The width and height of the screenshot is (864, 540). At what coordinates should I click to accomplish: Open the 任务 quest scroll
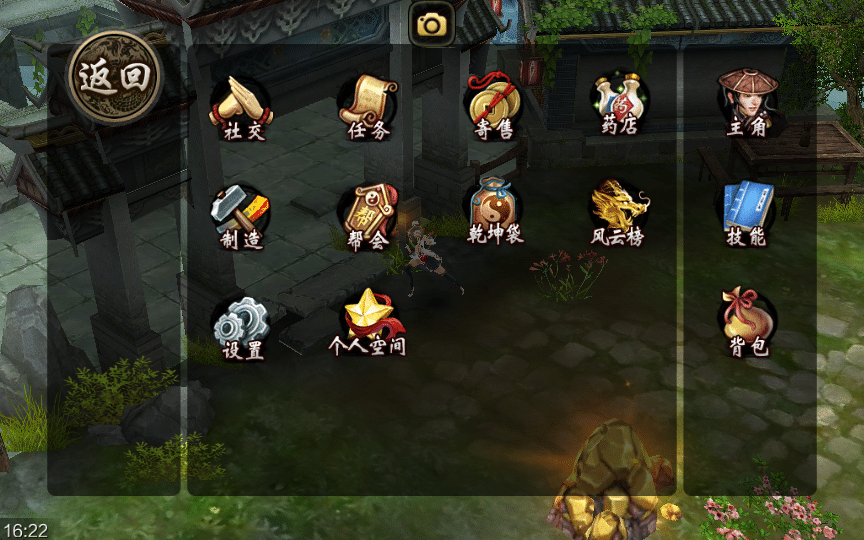click(367, 106)
